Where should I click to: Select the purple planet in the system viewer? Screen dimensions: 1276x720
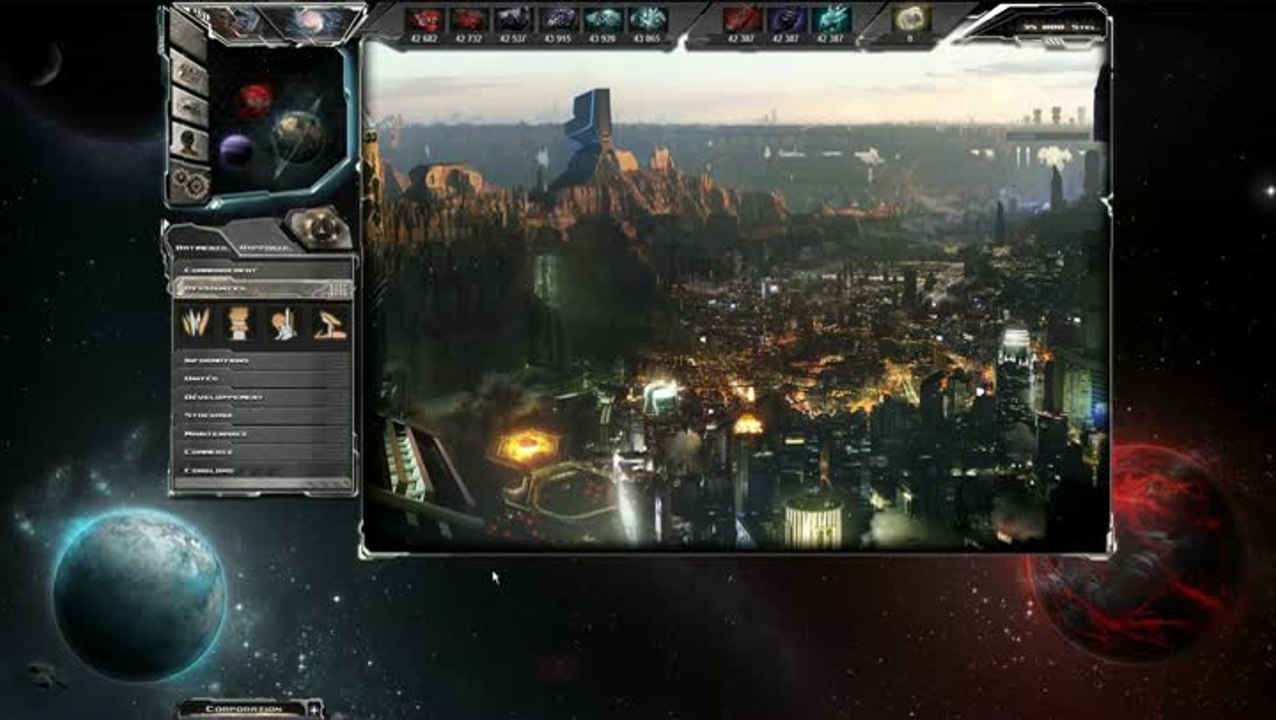point(236,150)
